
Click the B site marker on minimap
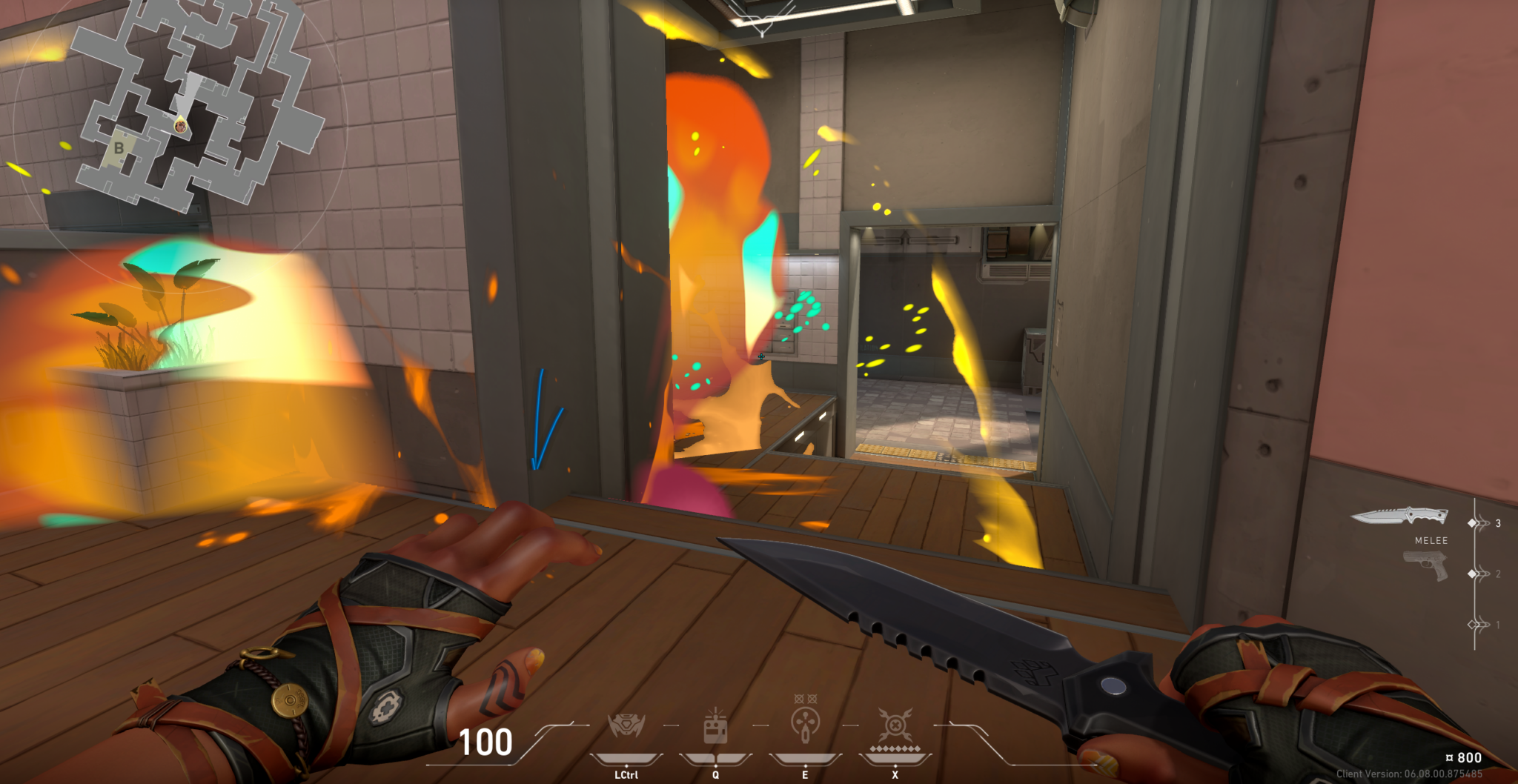coord(119,148)
